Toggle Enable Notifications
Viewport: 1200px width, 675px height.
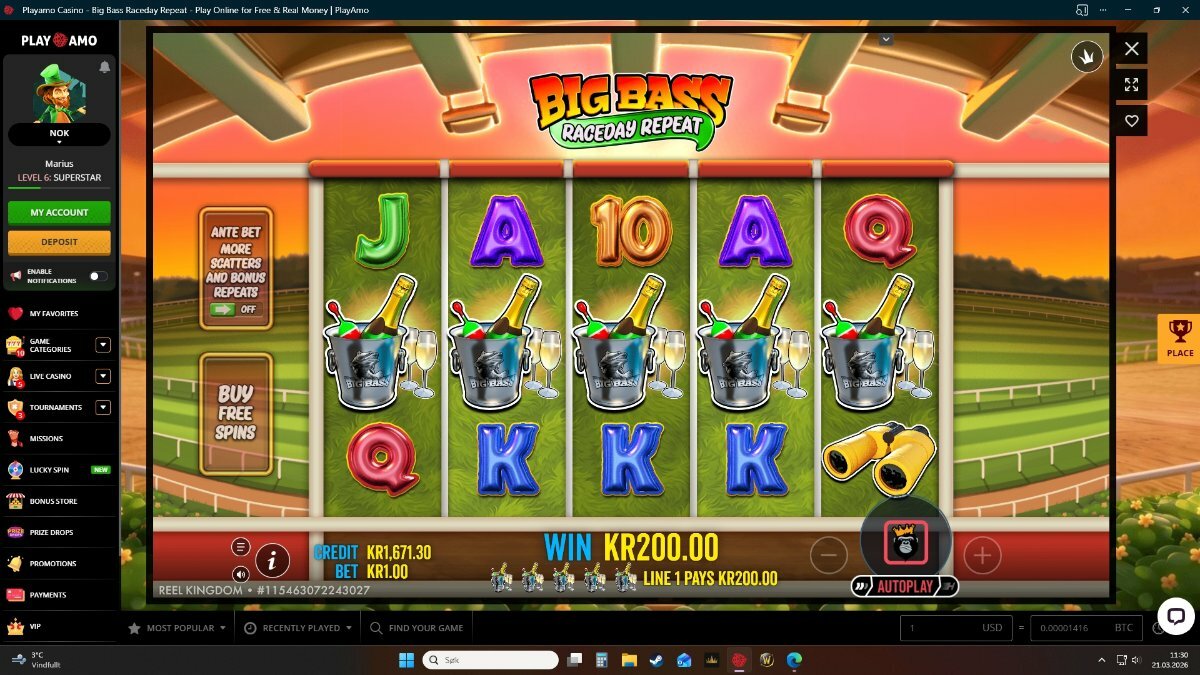click(98, 276)
